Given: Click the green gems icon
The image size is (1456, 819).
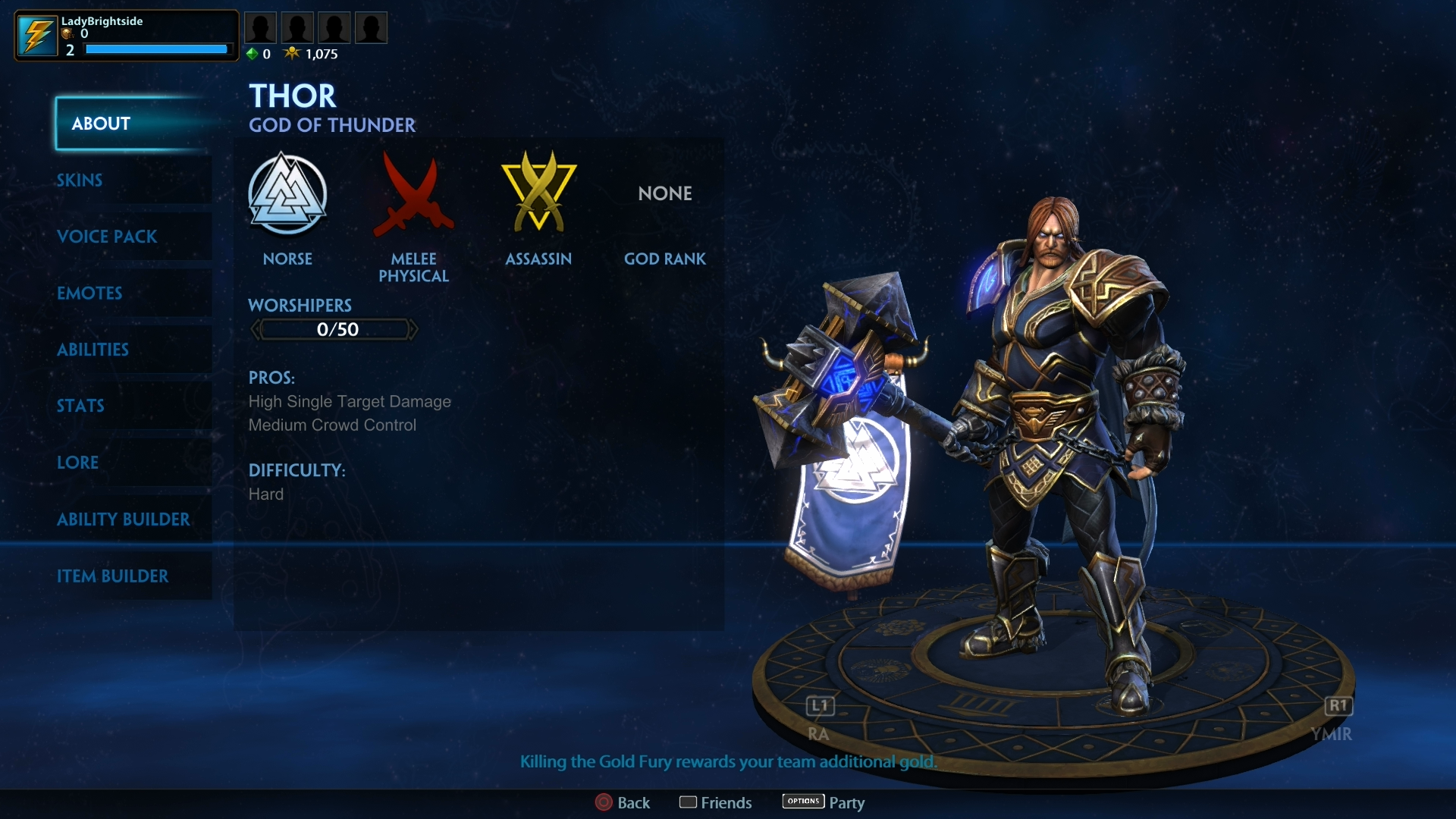Looking at the screenshot, I should [x=253, y=54].
